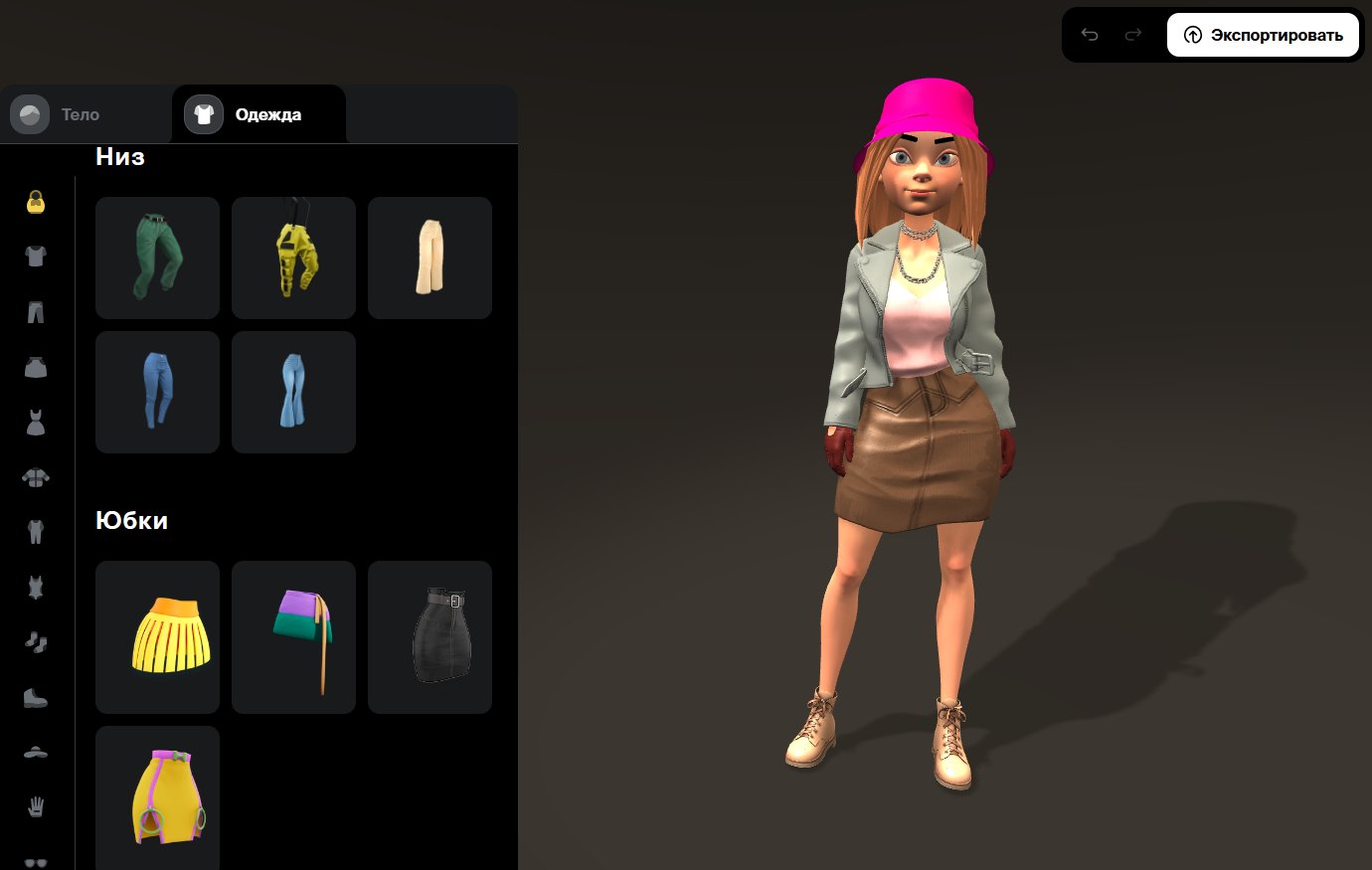Screen dimensions: 1372x870
Task: Open the boot footwear category
Action: [36, 698]
